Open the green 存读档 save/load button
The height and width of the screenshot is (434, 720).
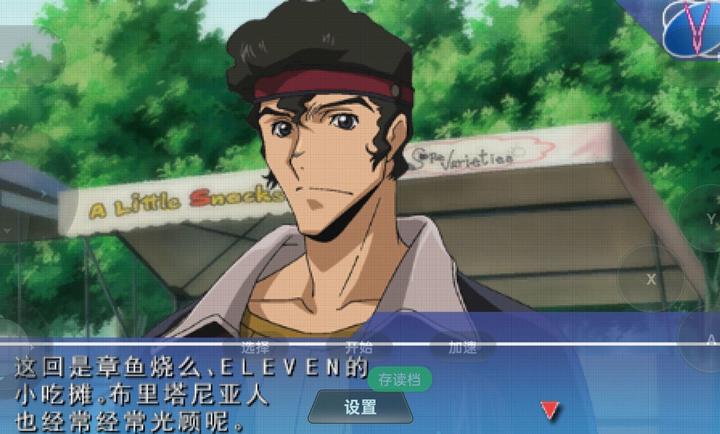click(400, 380)
